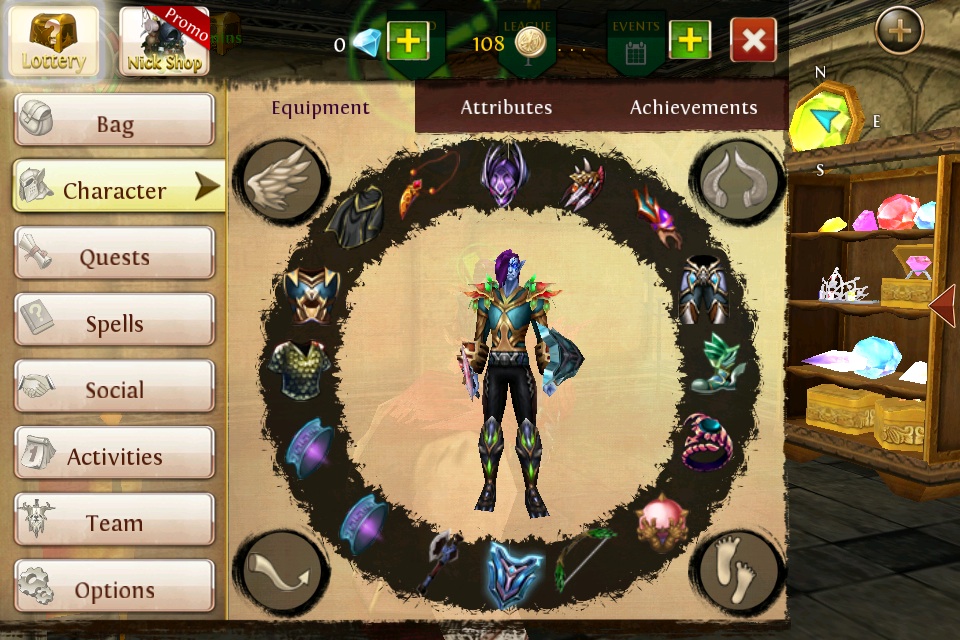Add diamonds with the plus button
The width and height of the screenshot is (960, 640).
[x=408, y=41]
